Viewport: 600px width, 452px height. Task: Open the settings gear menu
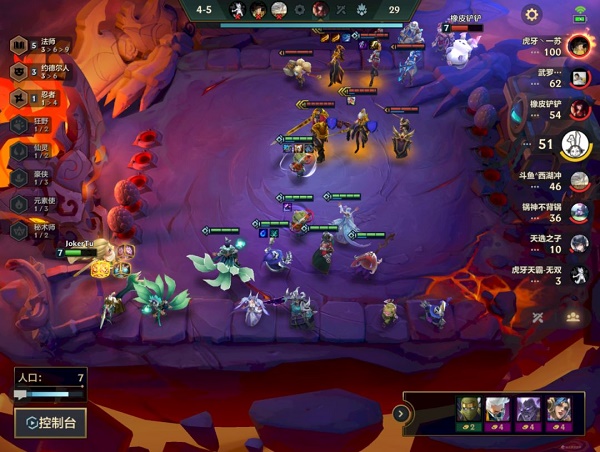pyautogui.click(x=532, y=15)
